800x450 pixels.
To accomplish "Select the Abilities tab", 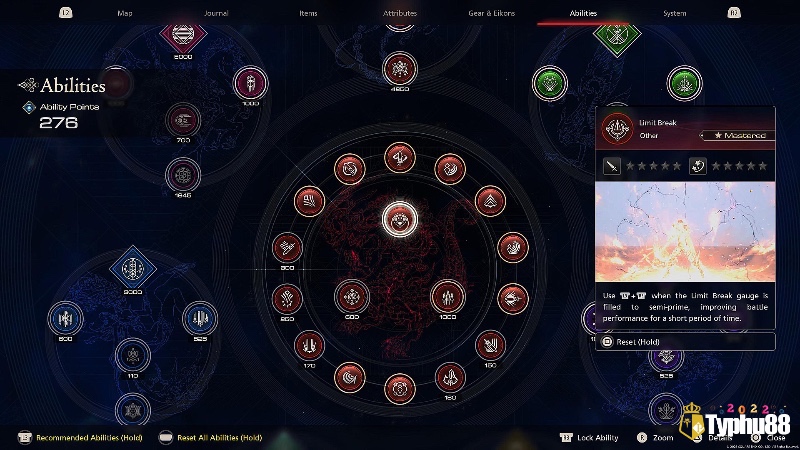I will (583, 13).
